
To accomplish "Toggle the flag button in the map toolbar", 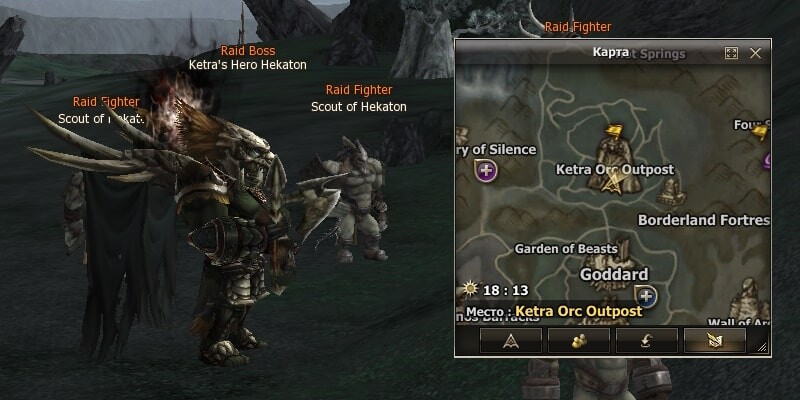I will pyautogui.click(x=714, y=341).
